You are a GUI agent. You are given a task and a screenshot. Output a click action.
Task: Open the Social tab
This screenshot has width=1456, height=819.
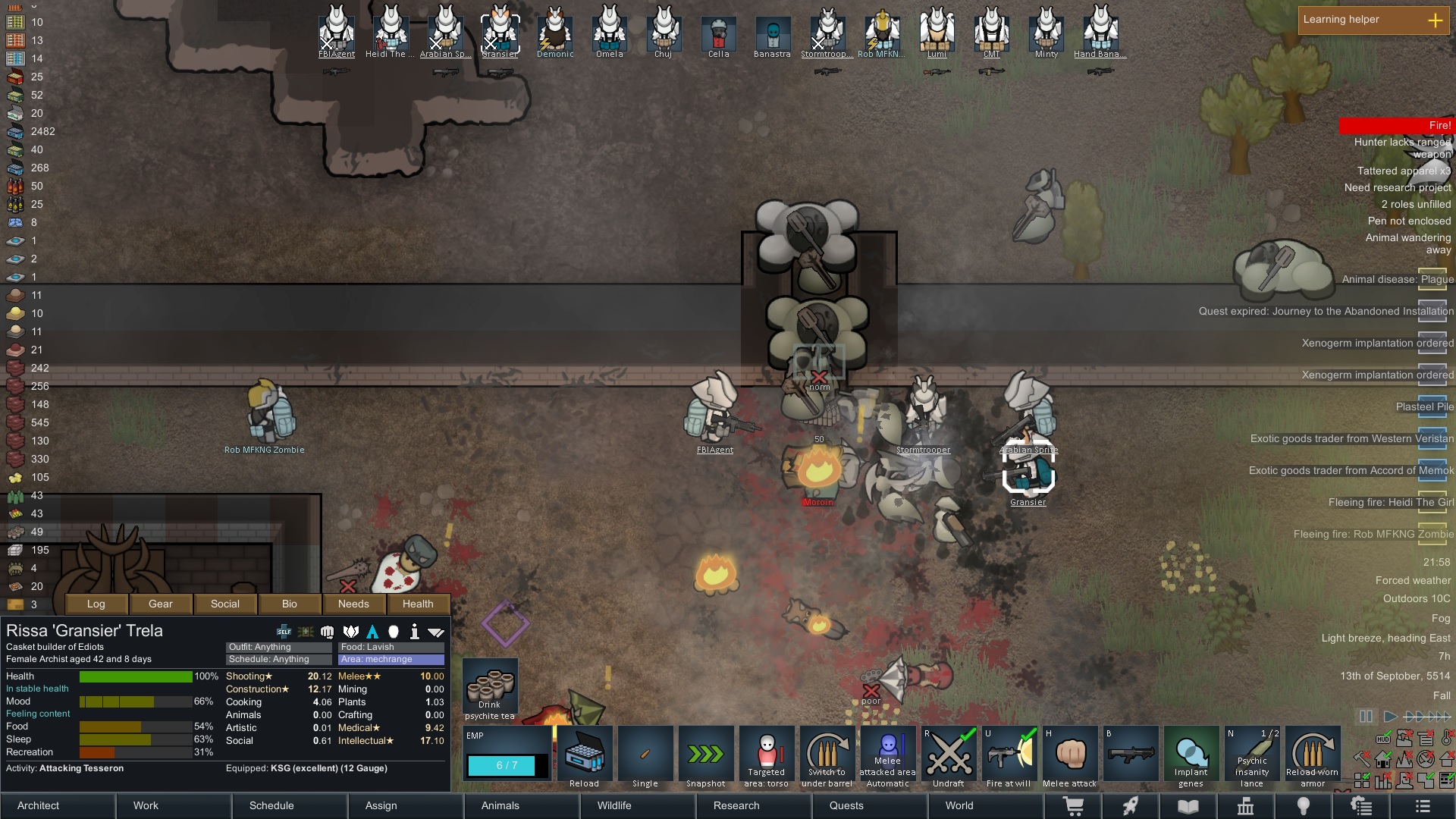point(225,604)
